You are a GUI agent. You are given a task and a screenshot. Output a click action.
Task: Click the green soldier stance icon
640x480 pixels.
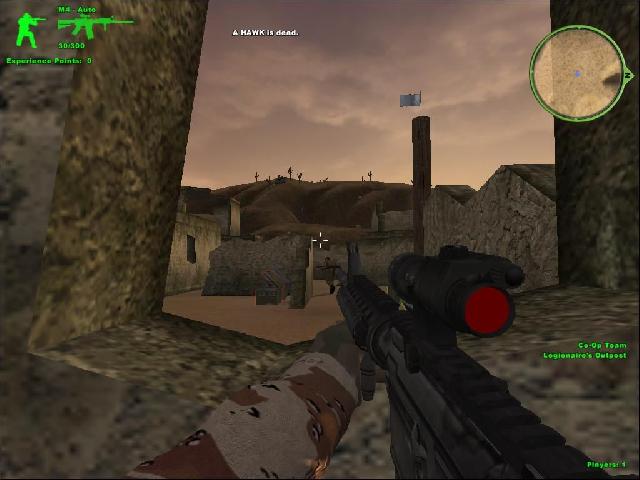(x=27, y=28)
